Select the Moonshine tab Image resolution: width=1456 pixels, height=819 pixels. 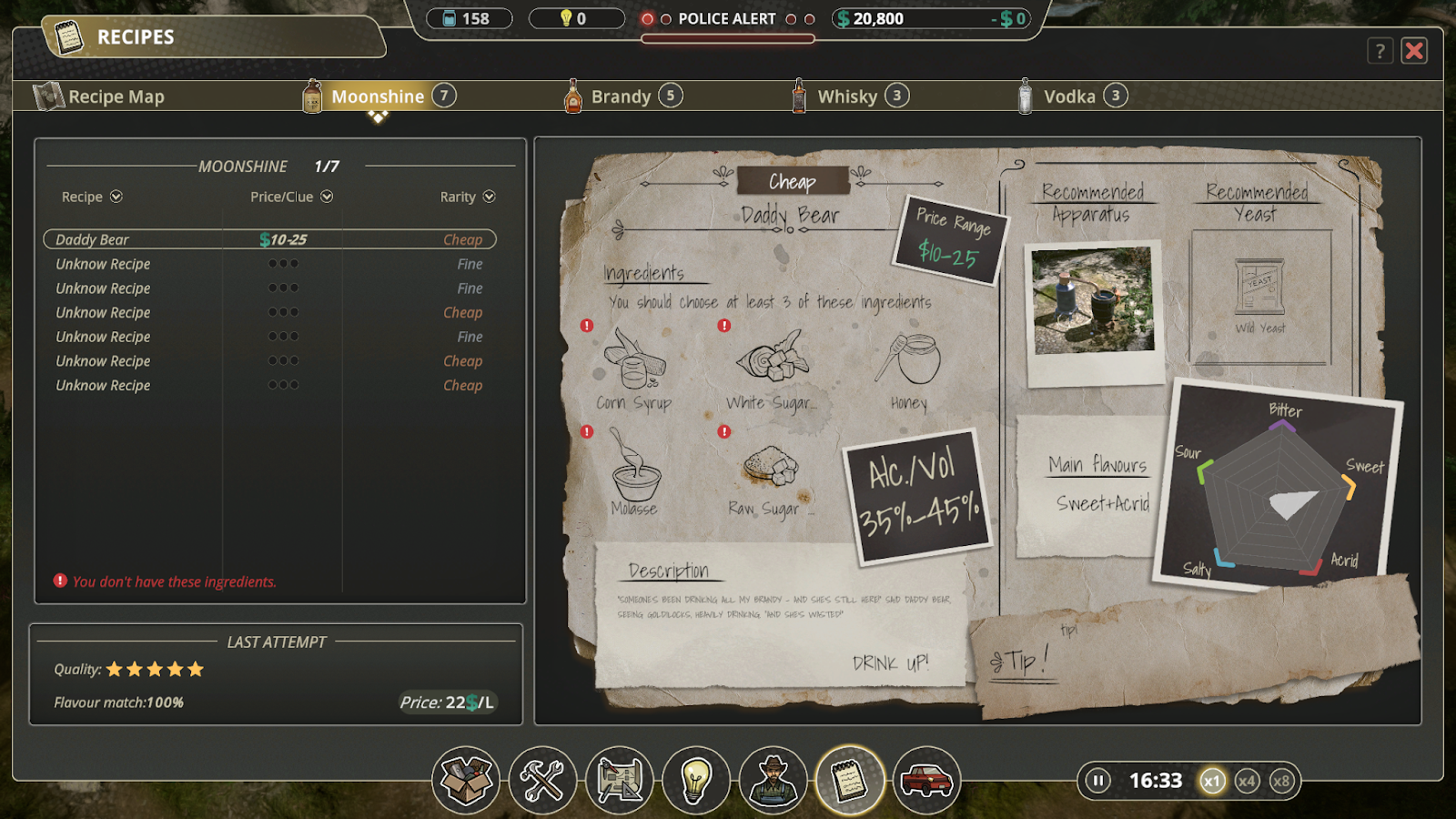pyautogui.click(x=378, y=96)
